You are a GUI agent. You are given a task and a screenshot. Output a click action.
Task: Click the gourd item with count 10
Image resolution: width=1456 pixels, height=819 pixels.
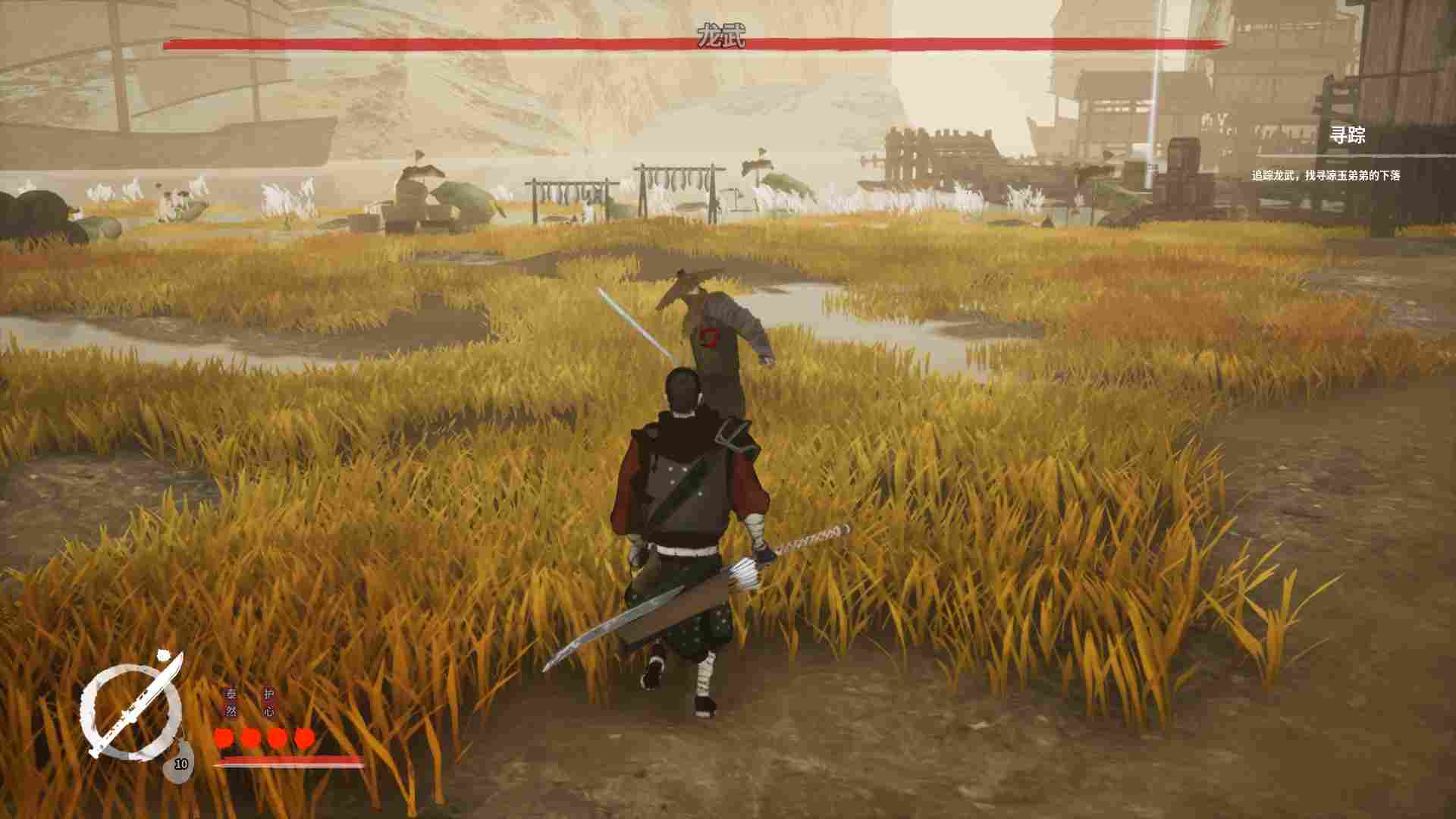[x=180, y=763]
